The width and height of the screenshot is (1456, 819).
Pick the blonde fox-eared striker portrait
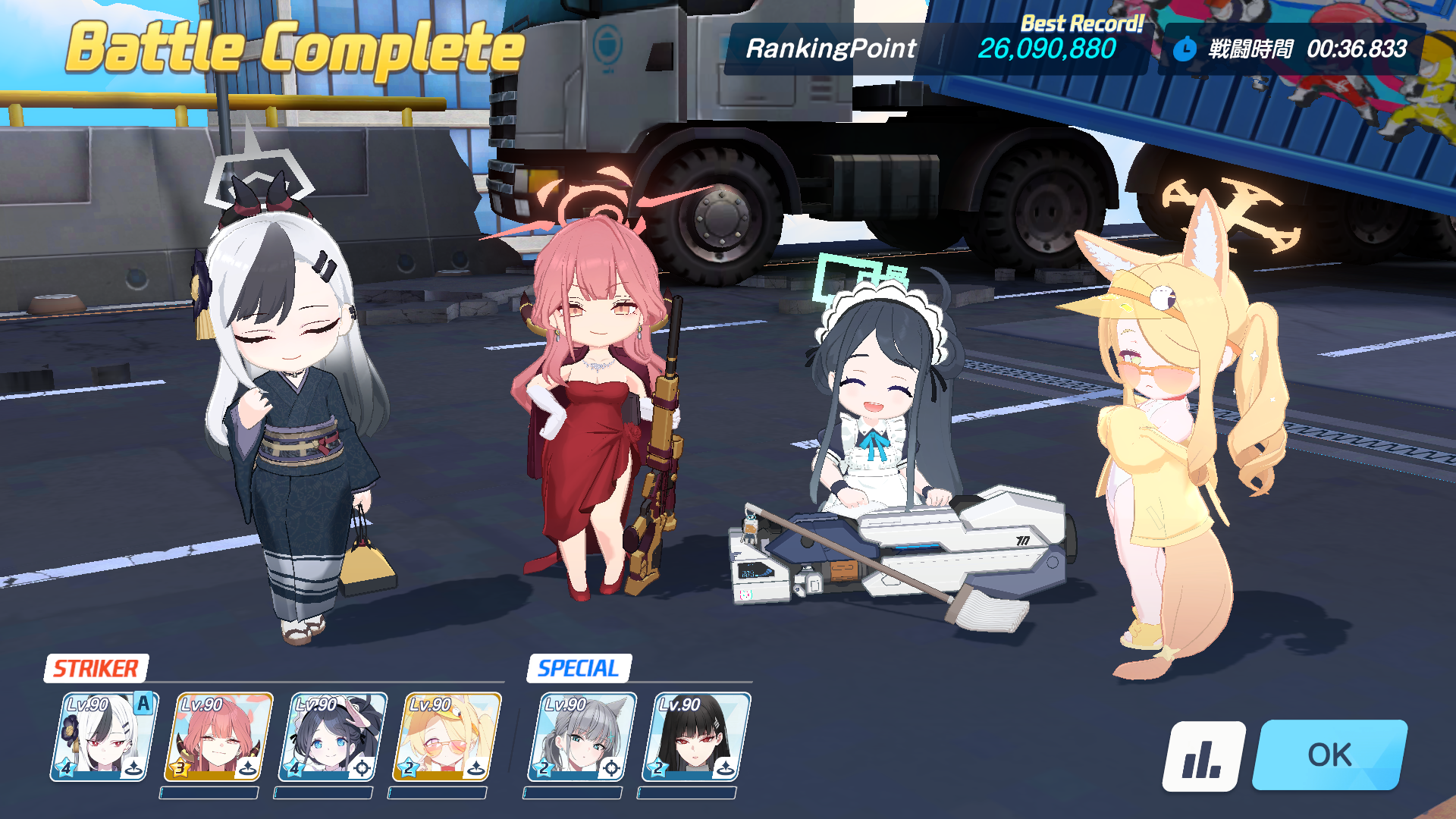pos(447,736)
